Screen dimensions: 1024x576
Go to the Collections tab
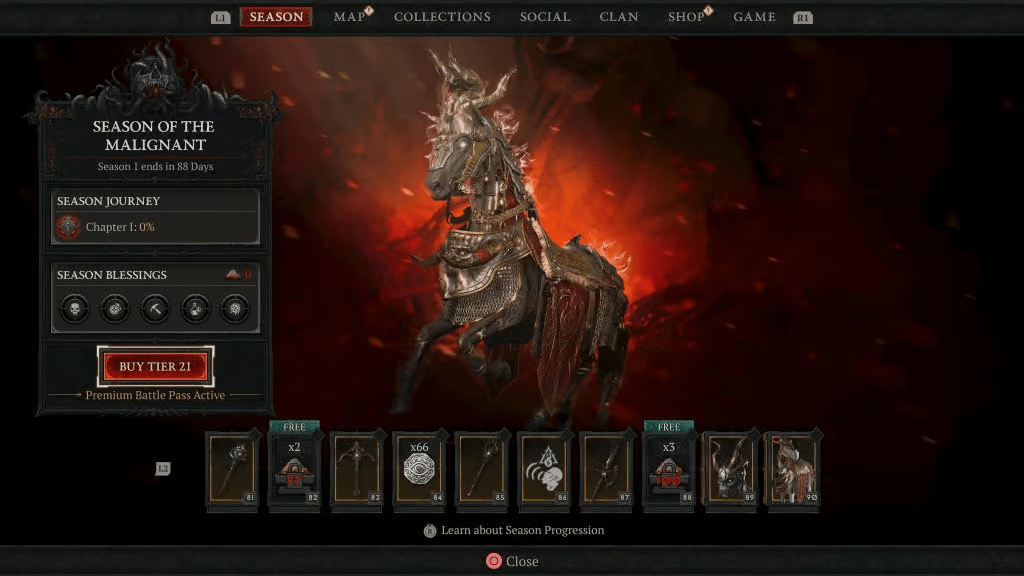click(x=442, y=17)
